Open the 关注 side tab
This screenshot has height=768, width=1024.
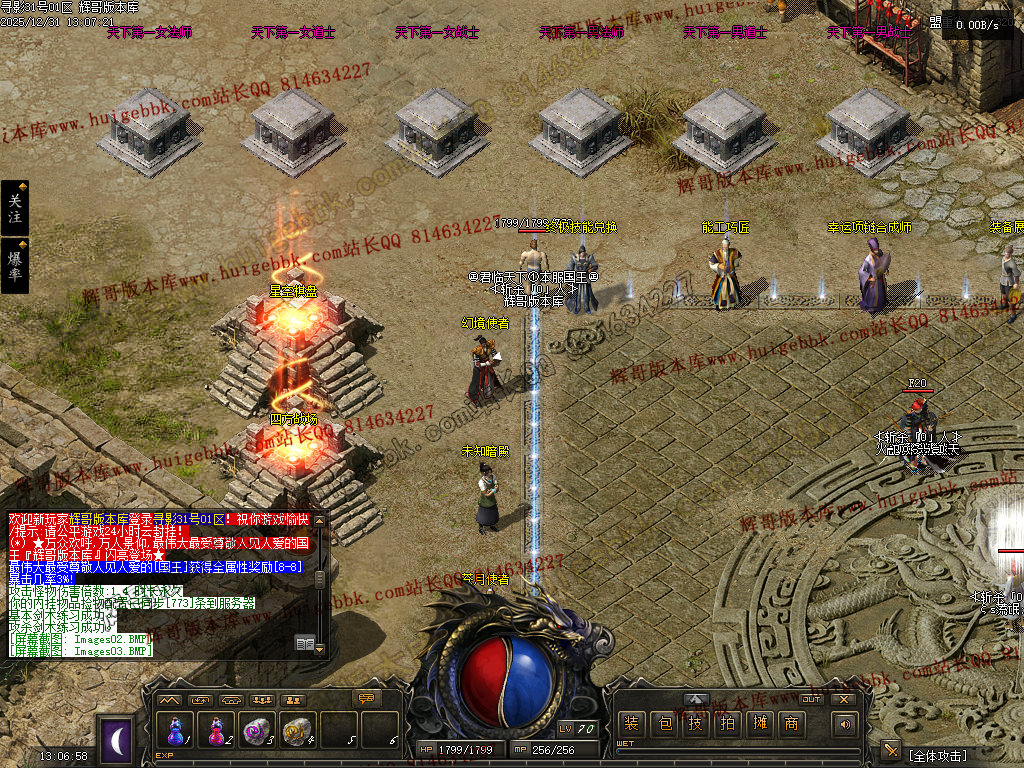click(14, 208)
